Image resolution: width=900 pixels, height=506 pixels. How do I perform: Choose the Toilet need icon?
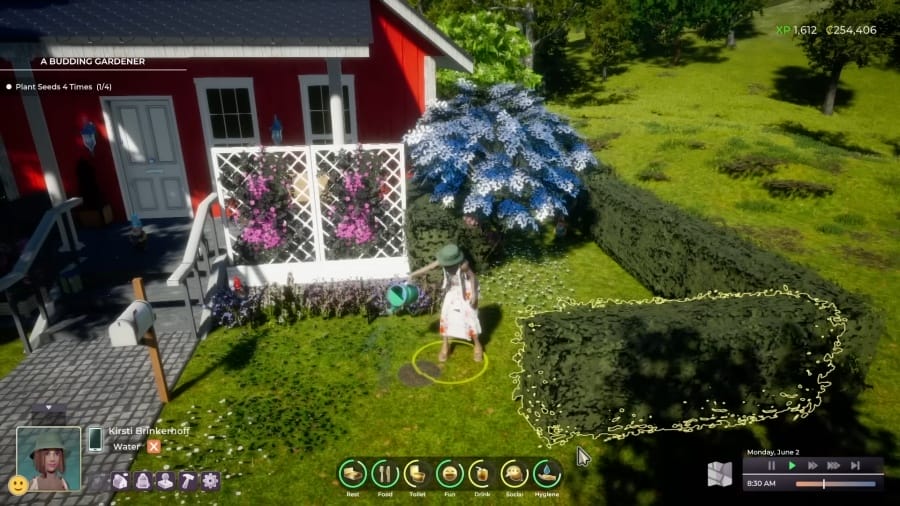417,473
